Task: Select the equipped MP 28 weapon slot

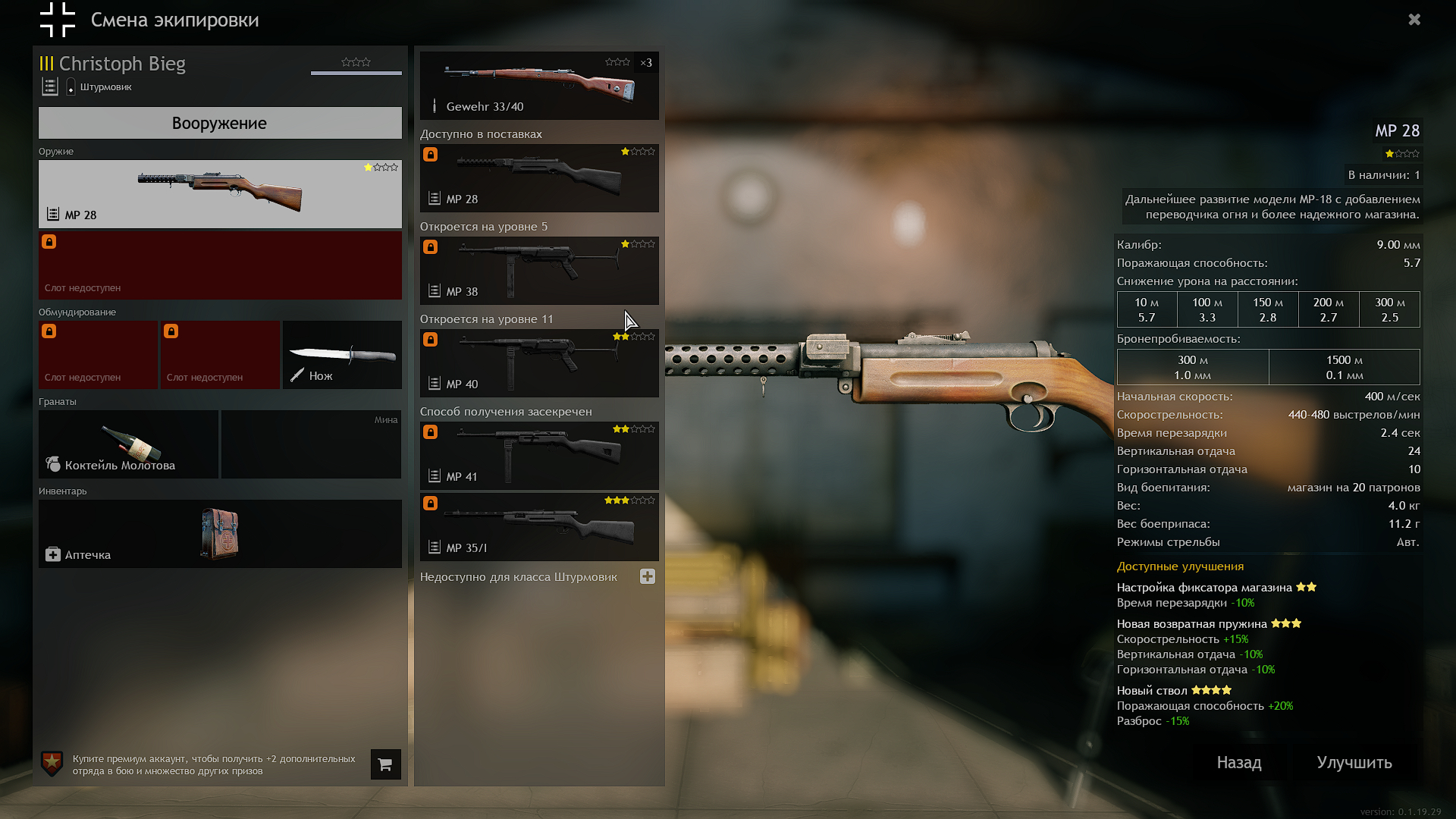Action: pyautogui.click(x=220, y=193)
